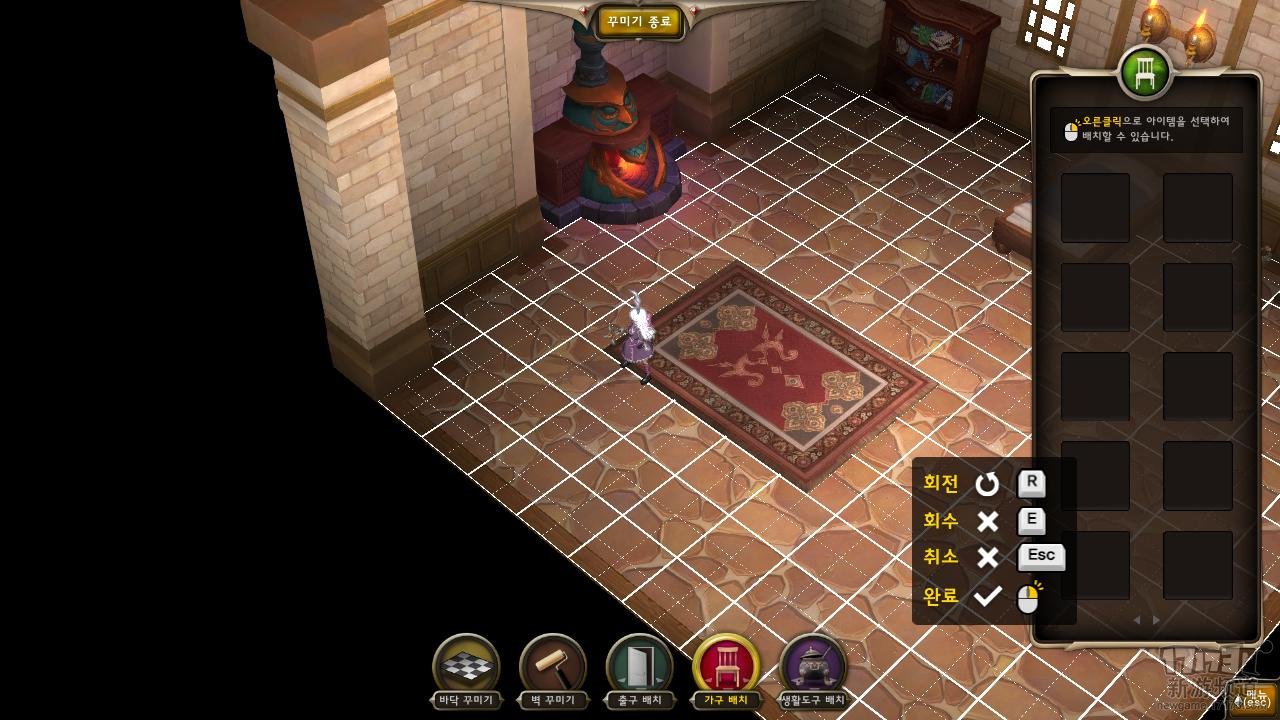Image resolution: width=1280 pixels, height=720 pixels.
Task: Go to the next furniture list page
Action: (1157, 620)
